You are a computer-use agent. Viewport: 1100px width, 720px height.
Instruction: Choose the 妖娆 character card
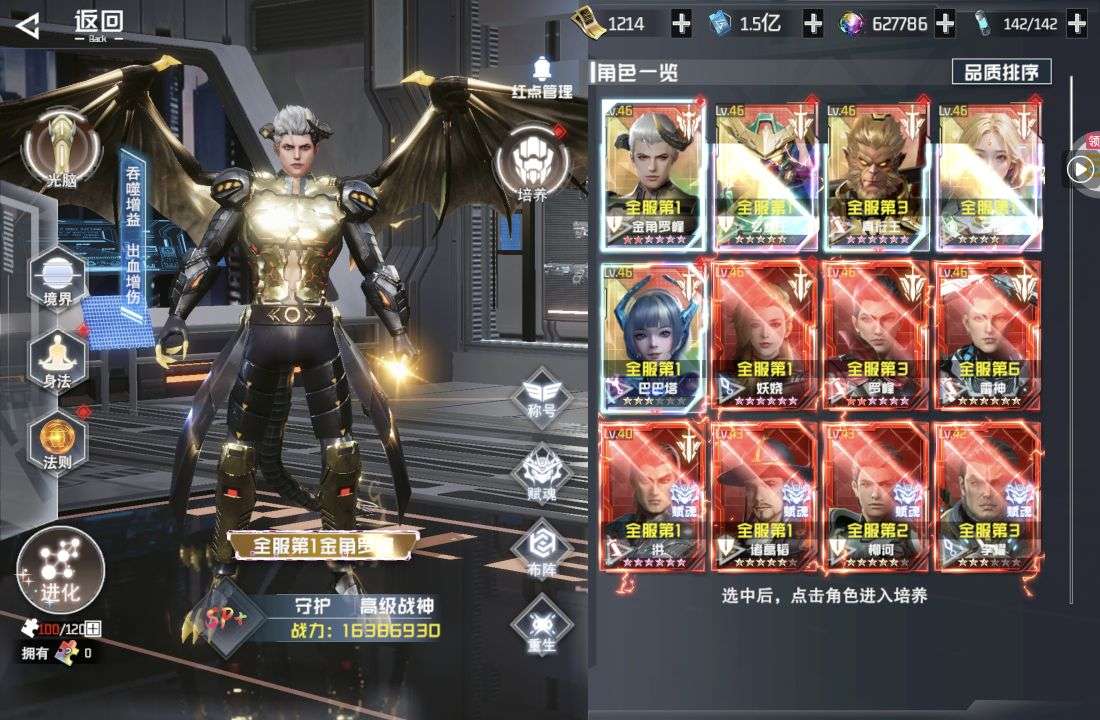click(x=765, y=336)
